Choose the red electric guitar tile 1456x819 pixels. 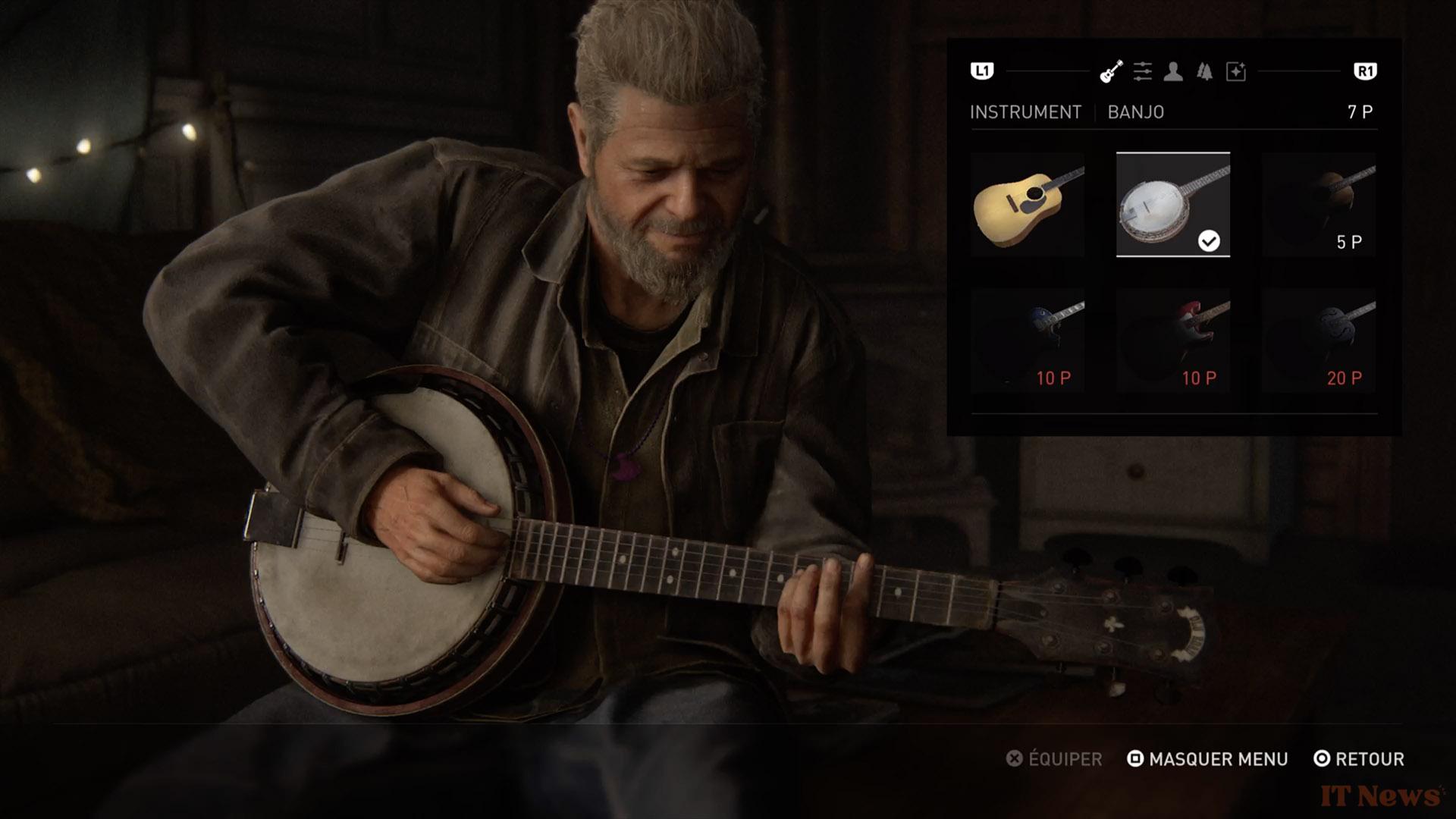pyautogui.click(x=1172, y=340)
